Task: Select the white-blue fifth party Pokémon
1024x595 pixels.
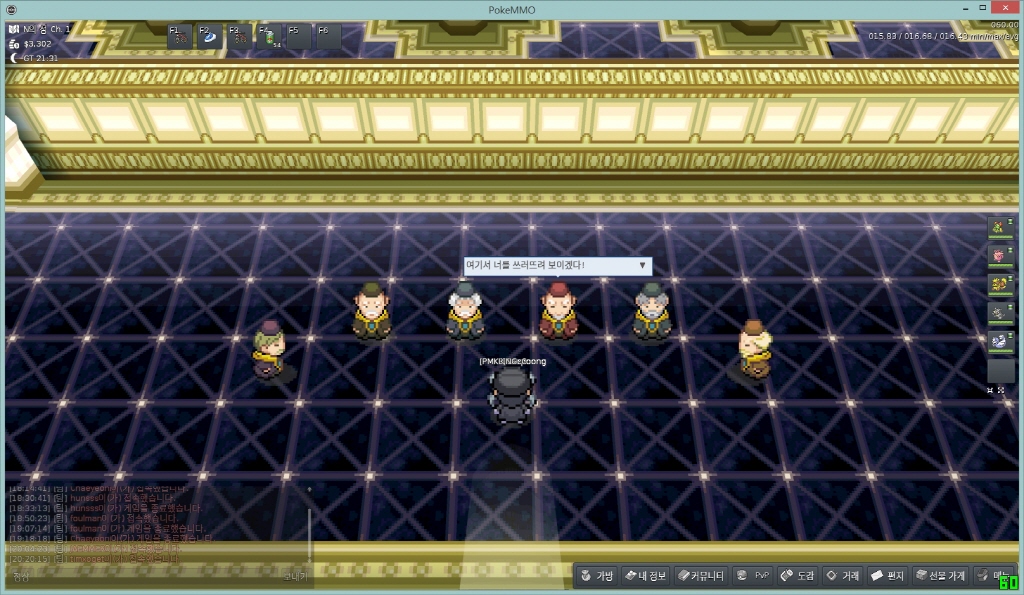Action: [x=1000, y=341]
